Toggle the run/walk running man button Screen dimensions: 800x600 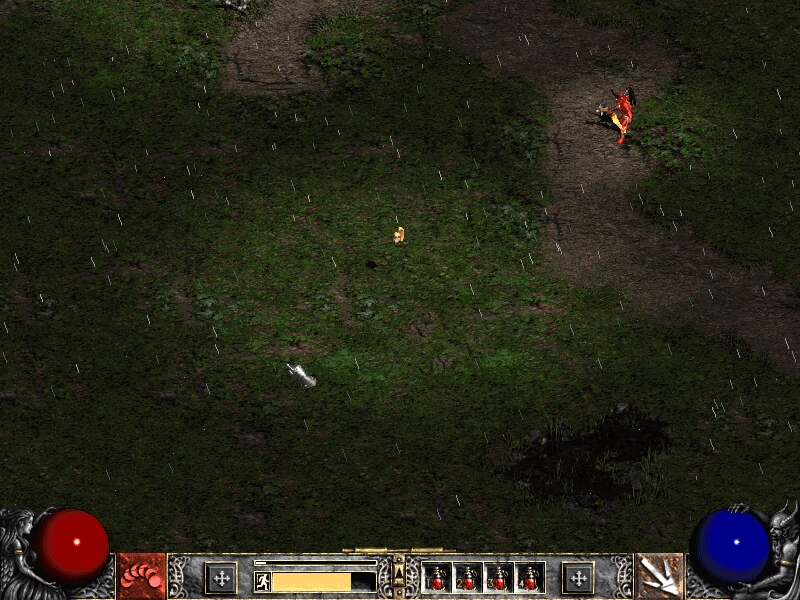(x=263, y=581)
